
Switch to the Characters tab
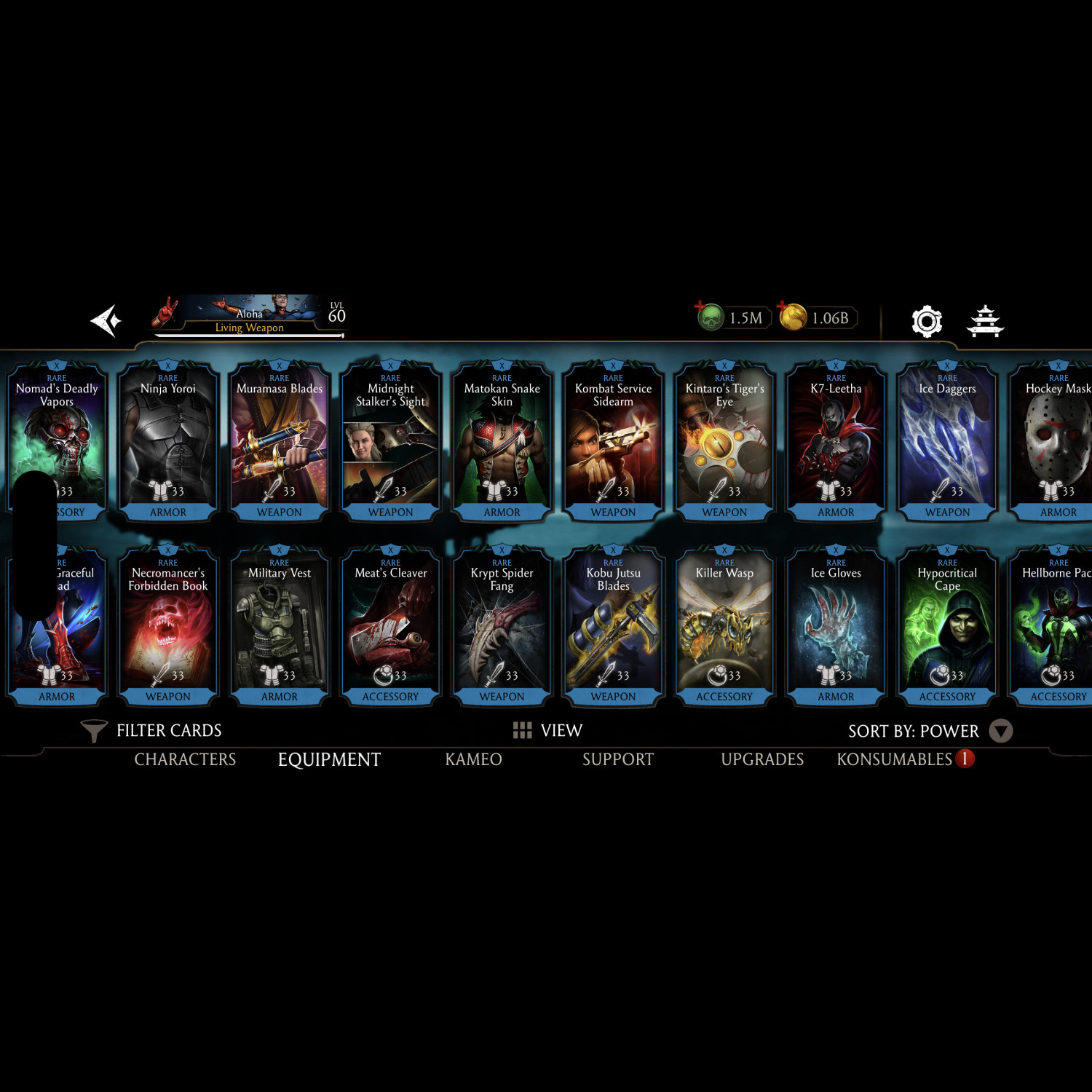coord(185,759)
